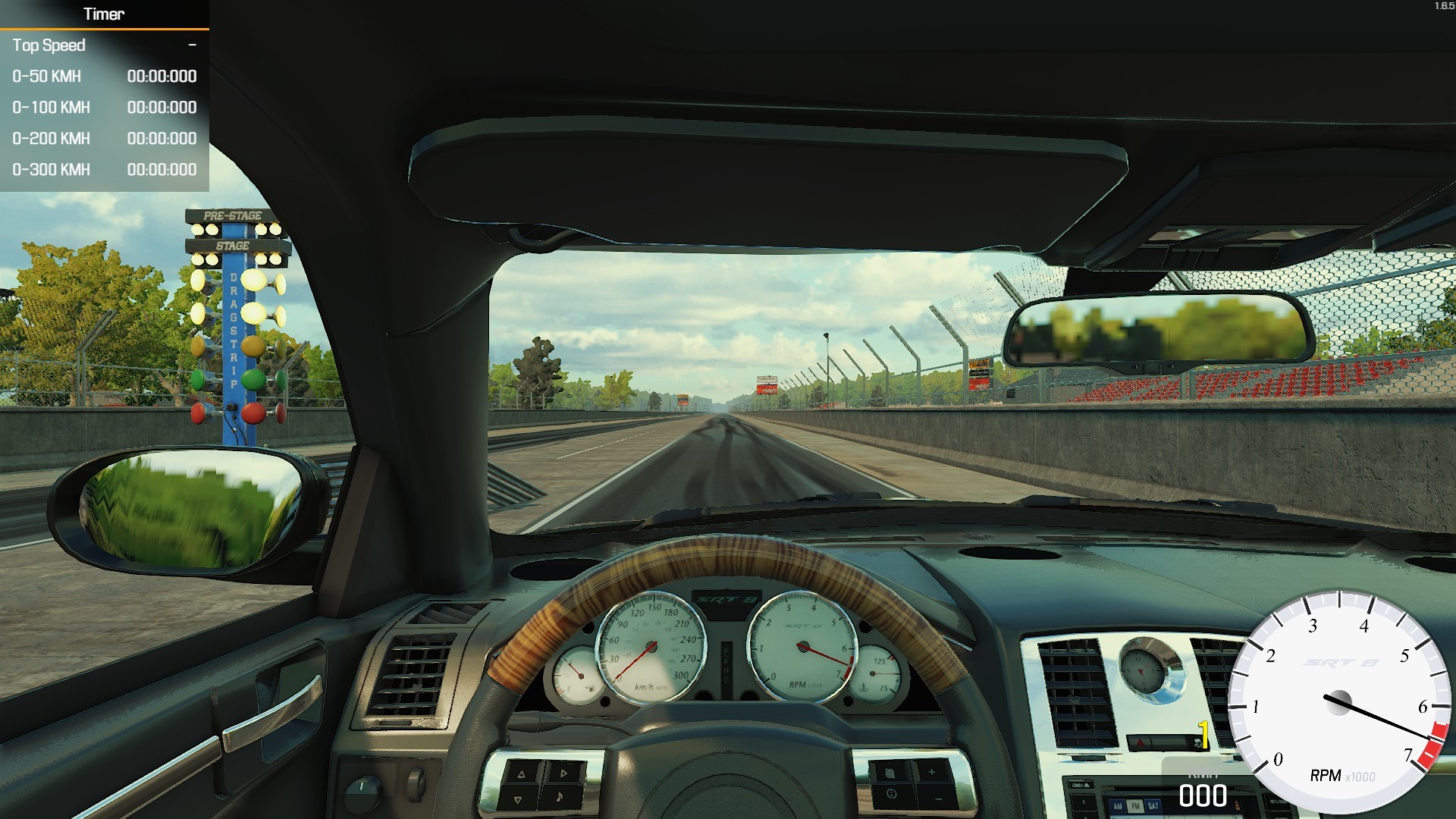Click the 0-50 KMH time readout
Viewport: 1456px width, 819px height.
point(162,76)
